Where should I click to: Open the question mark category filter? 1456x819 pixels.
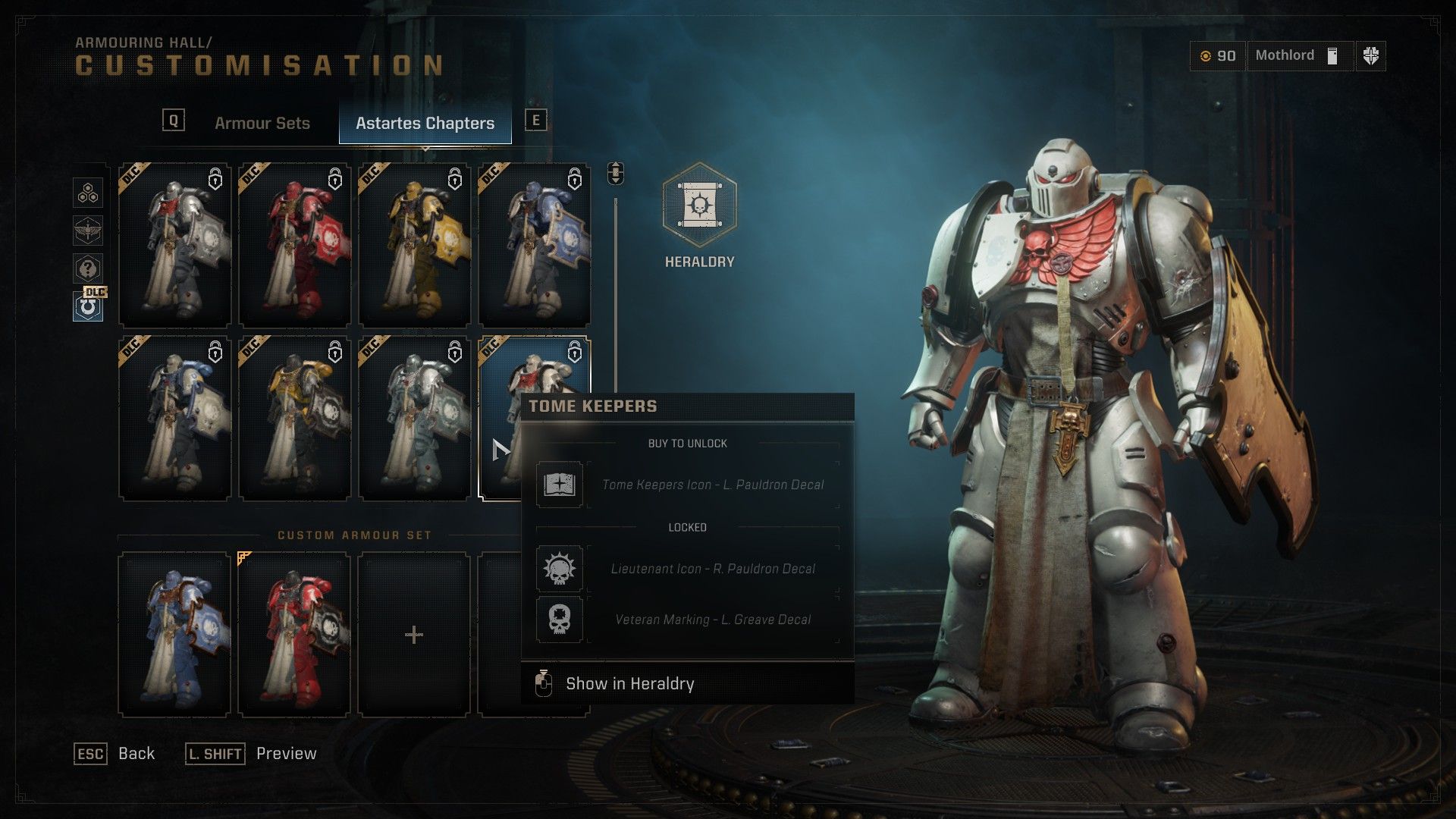pyautogui.click(x=88, y=268)
